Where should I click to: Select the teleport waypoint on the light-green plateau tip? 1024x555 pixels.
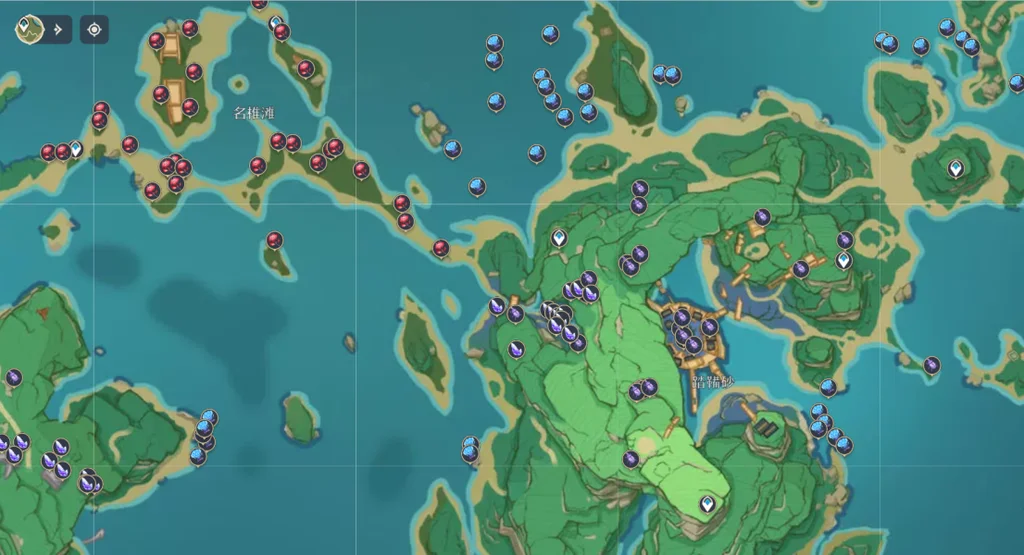tap(709, 503)
